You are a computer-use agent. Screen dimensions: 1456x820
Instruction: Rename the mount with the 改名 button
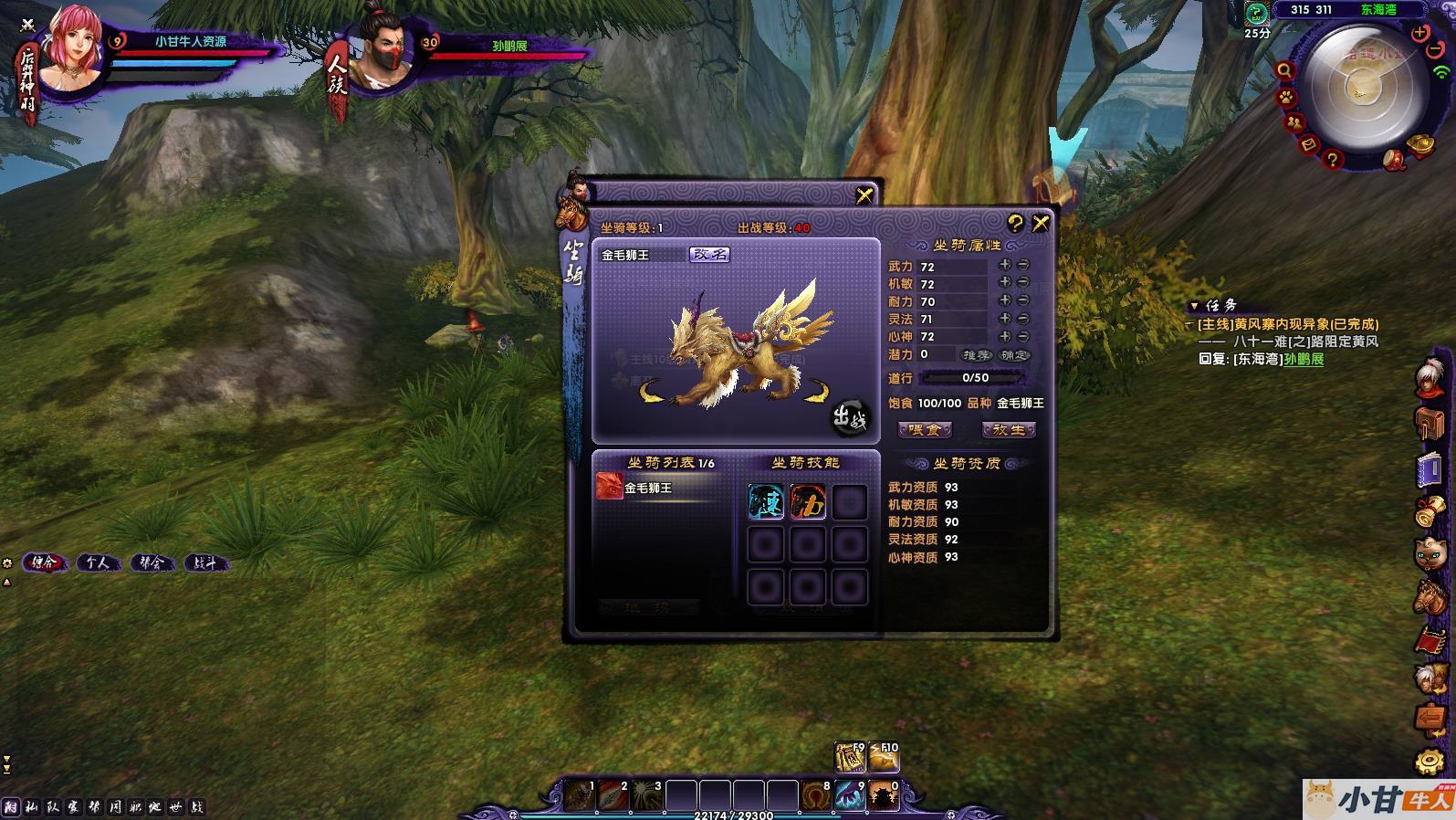pos(709,255)
